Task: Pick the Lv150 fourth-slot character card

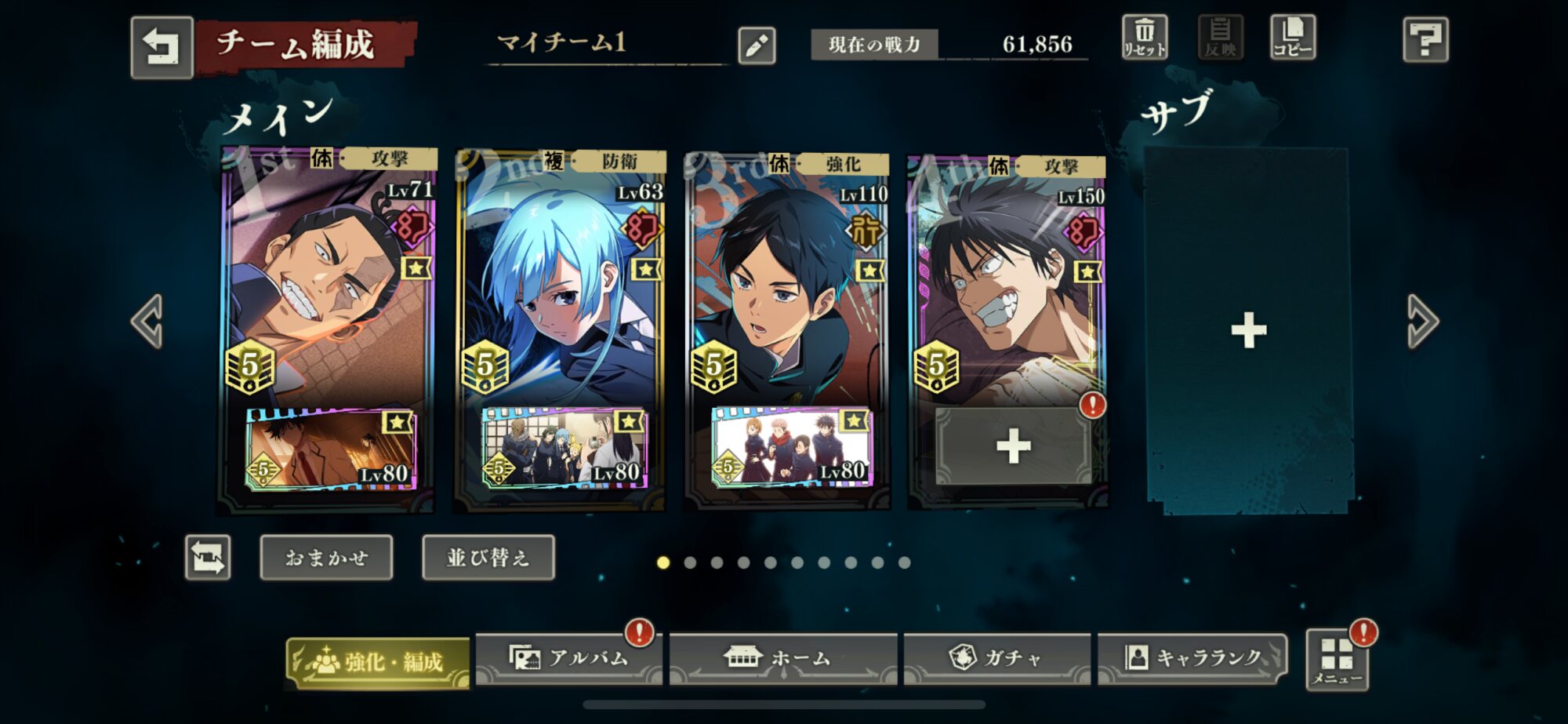Action: 1007,282
